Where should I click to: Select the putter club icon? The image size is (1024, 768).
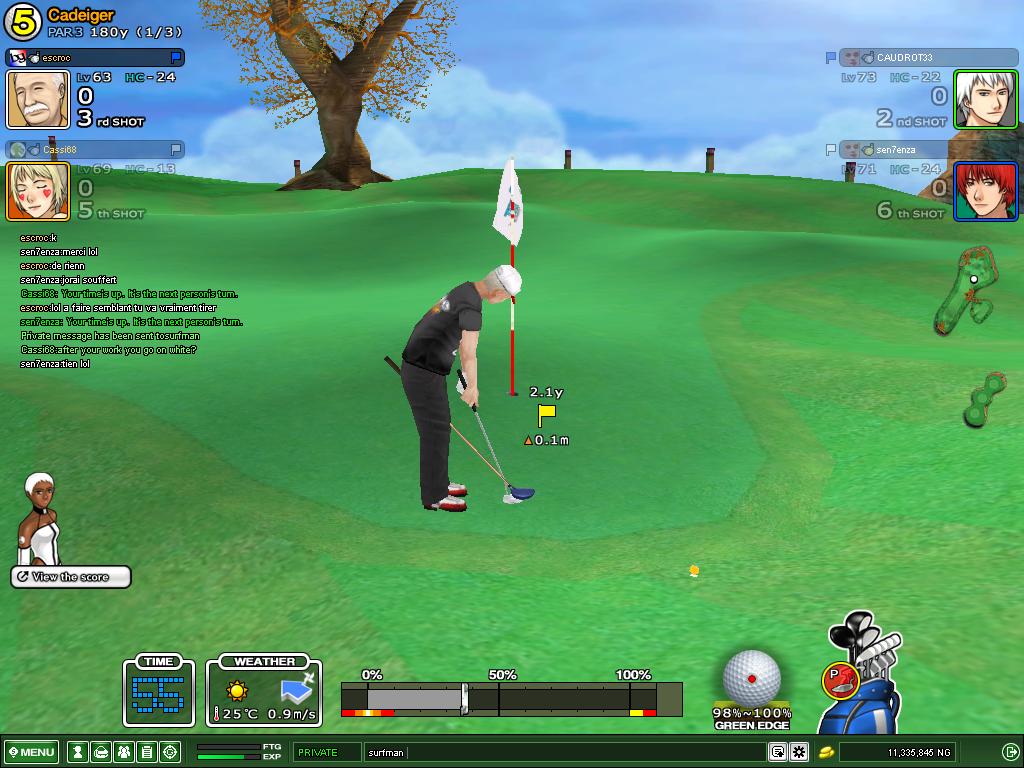[x=838, y=680]
